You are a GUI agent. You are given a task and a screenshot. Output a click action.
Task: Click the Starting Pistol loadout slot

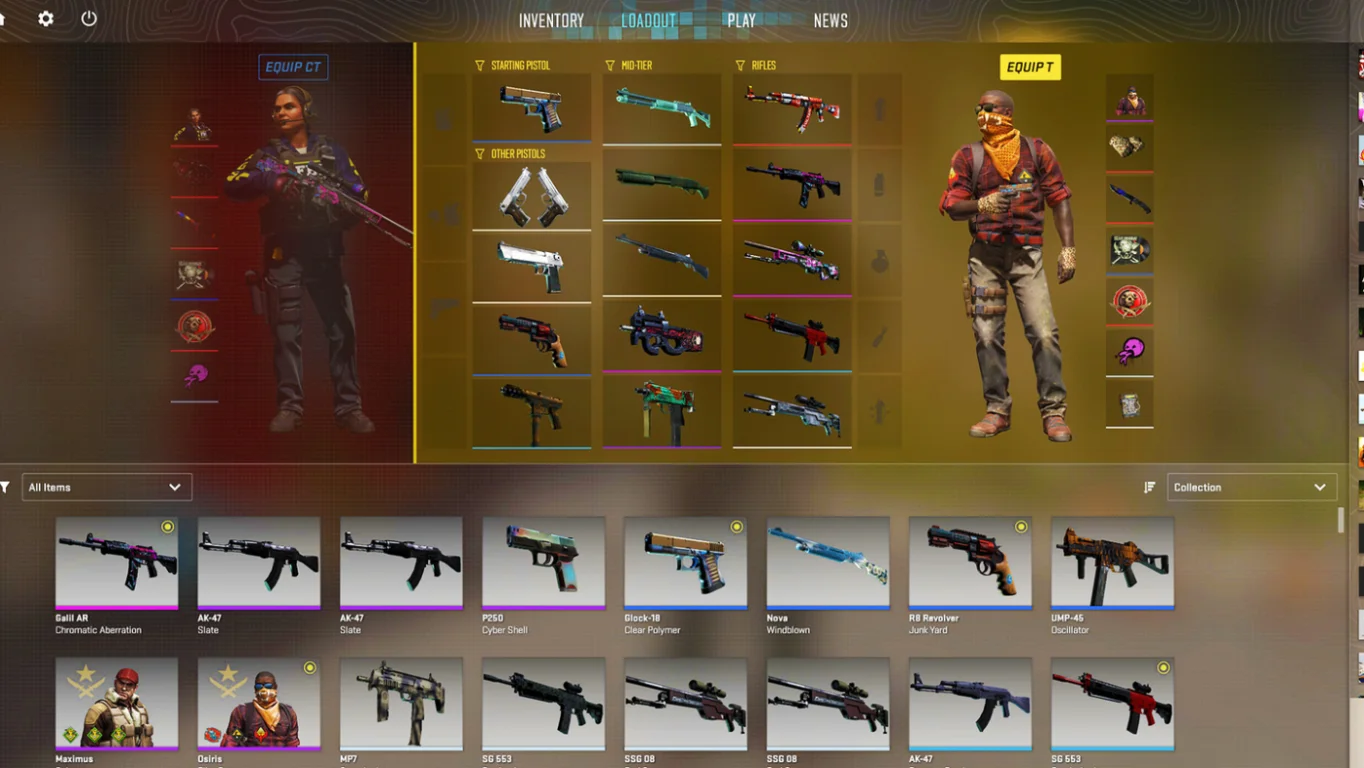531,108
